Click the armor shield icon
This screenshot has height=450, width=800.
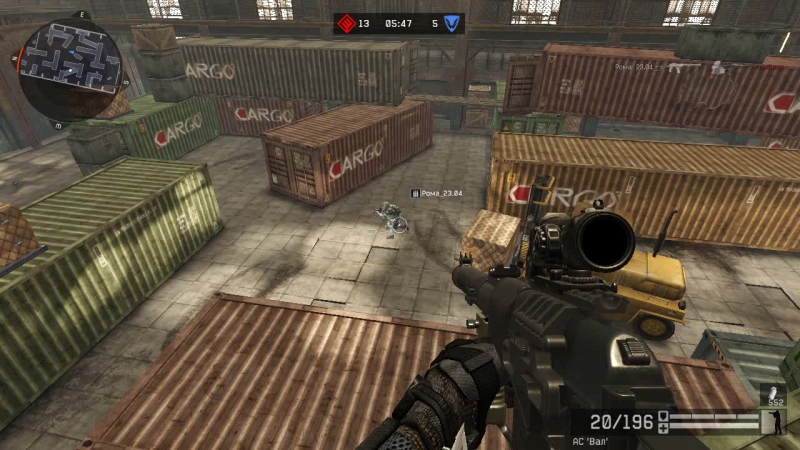pos(663,416)
